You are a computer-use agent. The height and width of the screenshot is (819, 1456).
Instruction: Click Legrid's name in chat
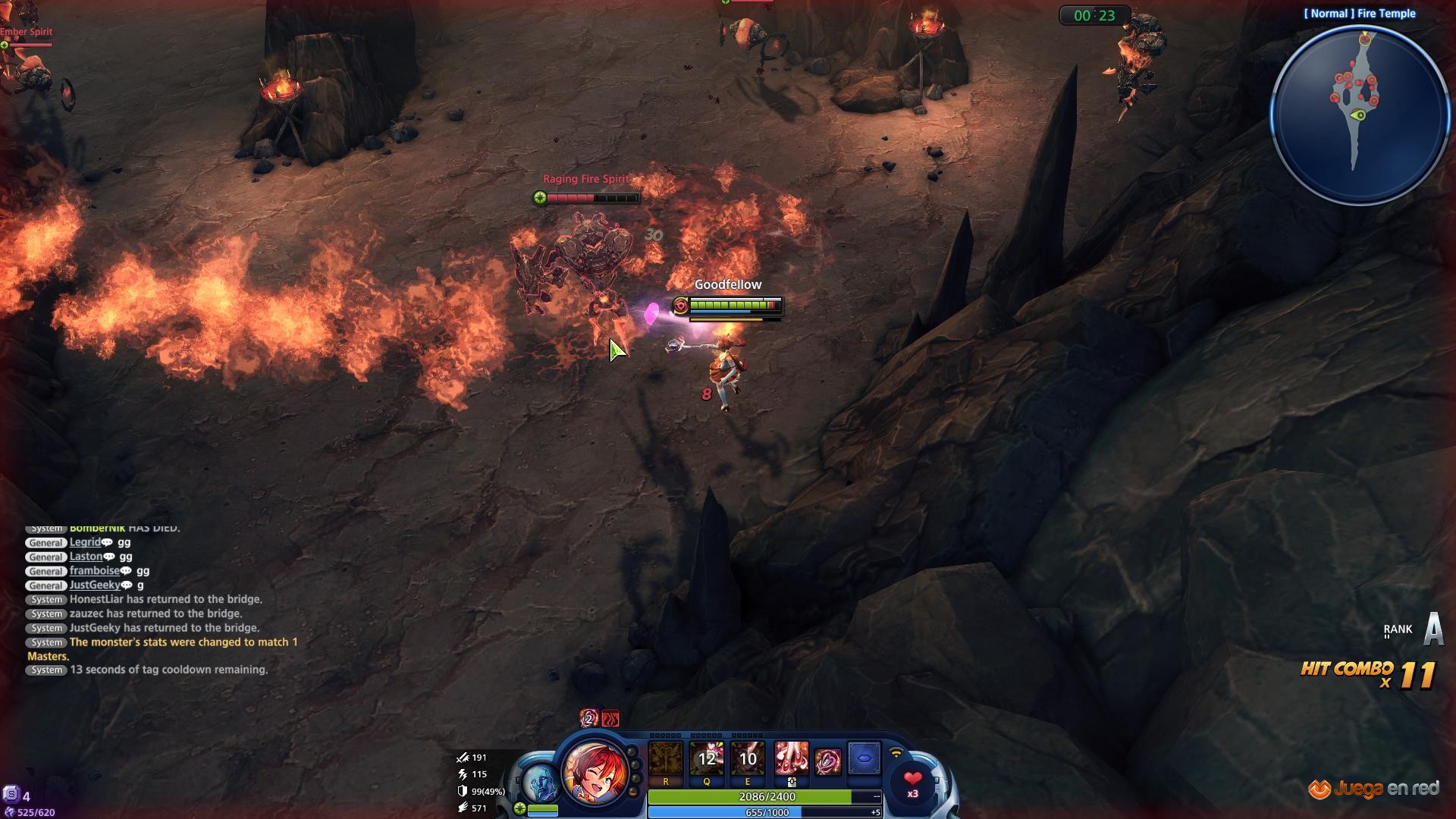[x=85, y=542]
